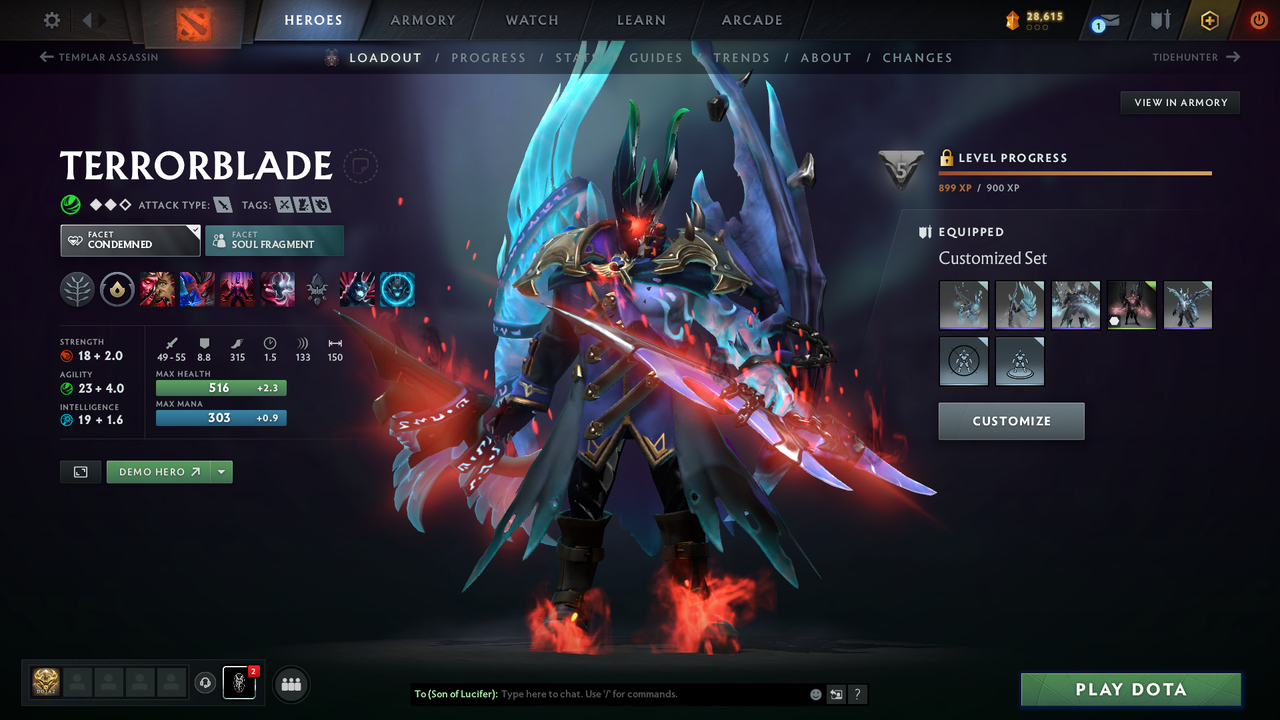Image resolution: width=1280 pixels, height=720 pixels.
Task: Switch to the GUIDES tab
Action: (656, 57)
